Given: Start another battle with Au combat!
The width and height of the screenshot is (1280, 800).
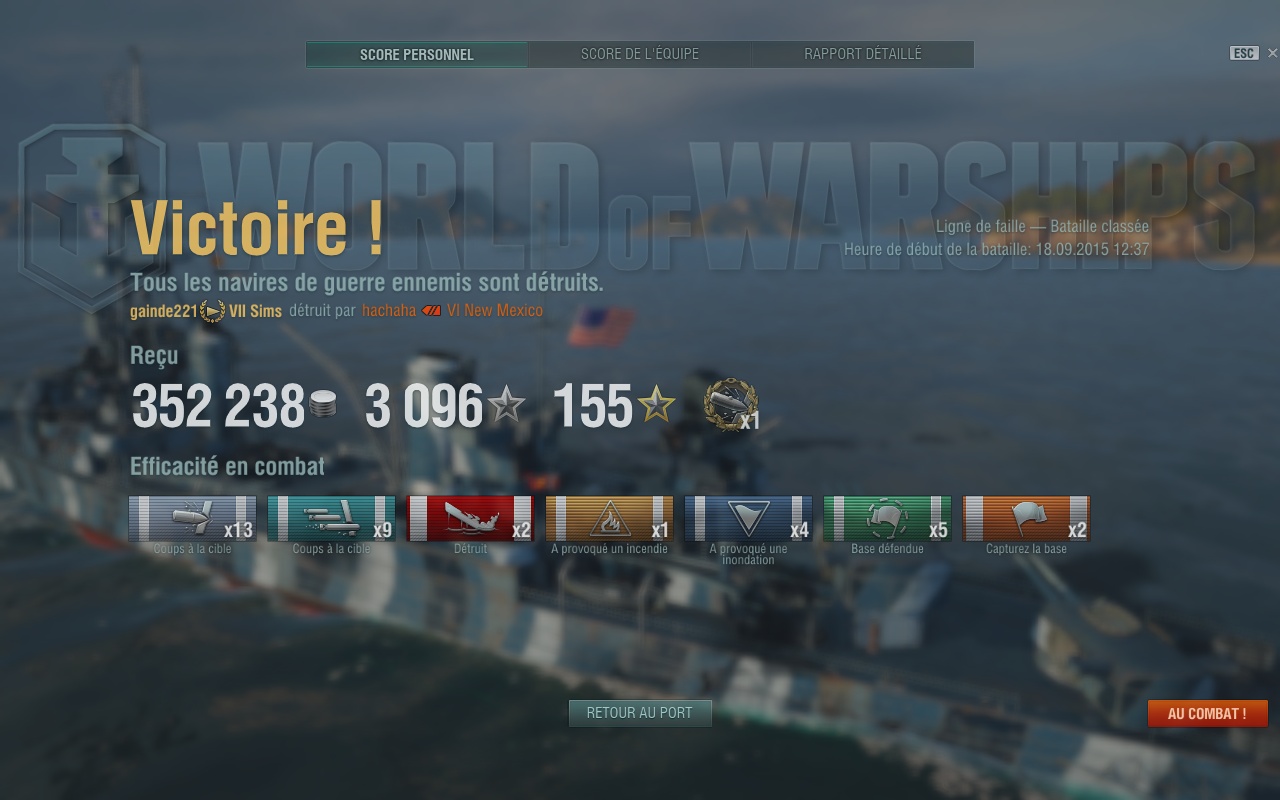Looking at the screenshot, I should pyautogui.click(x=1207, y=714).
